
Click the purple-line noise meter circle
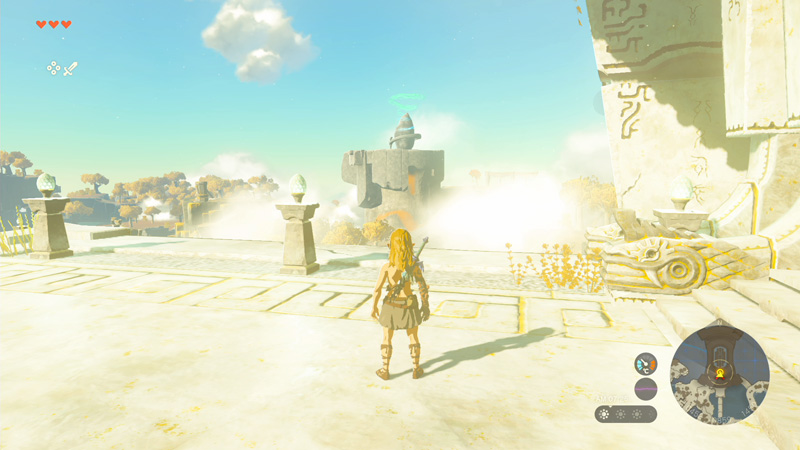[x=646, y=388]
